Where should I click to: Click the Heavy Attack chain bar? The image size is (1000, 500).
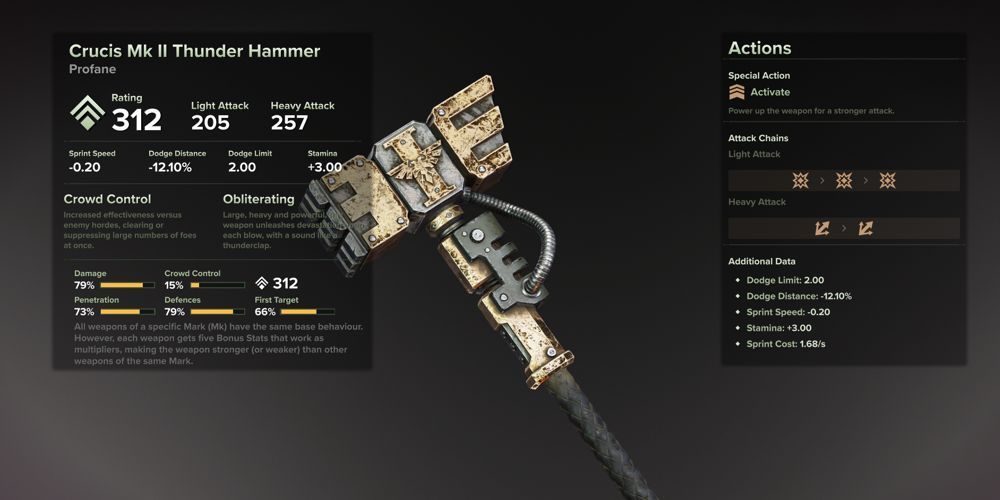(843, 228)
